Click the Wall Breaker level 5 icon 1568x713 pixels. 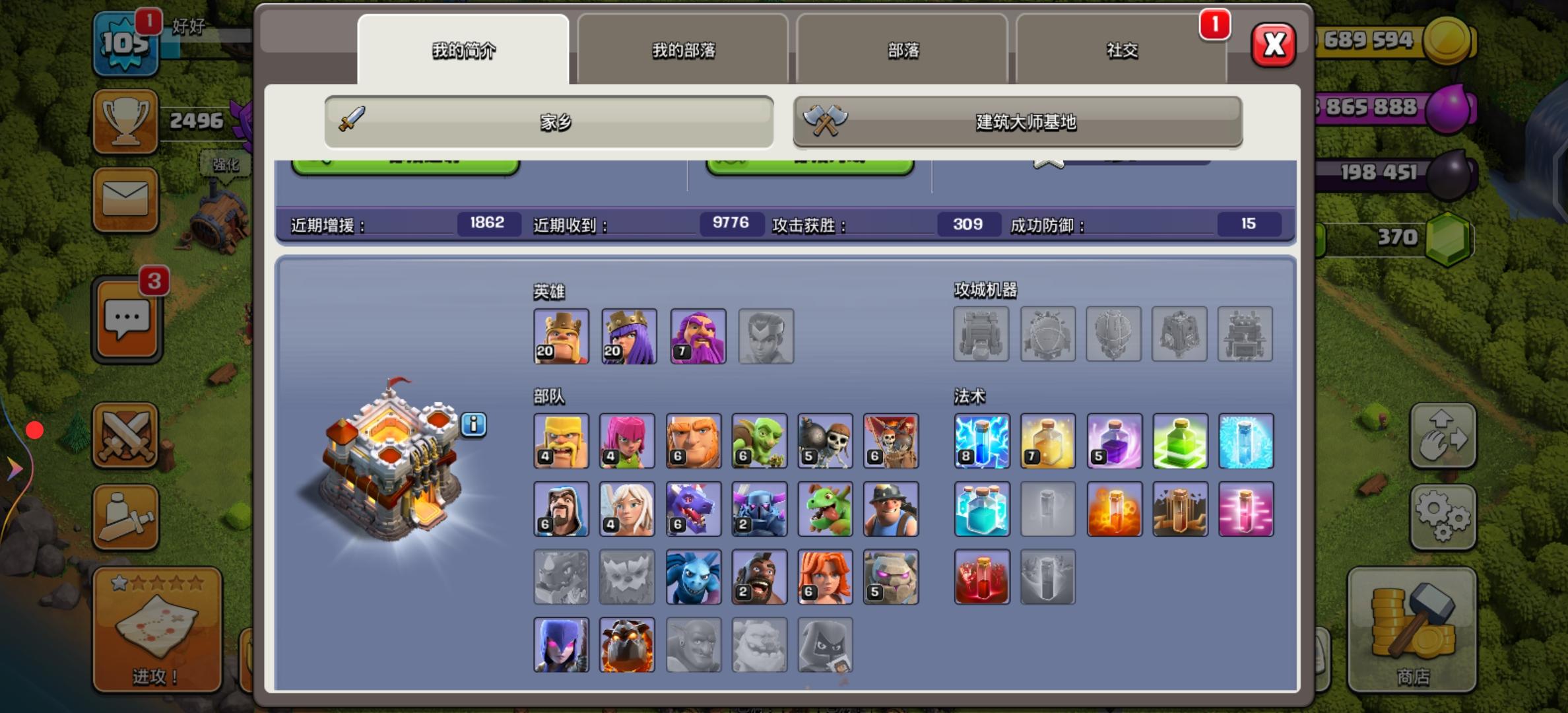click(x=826, y=441)
